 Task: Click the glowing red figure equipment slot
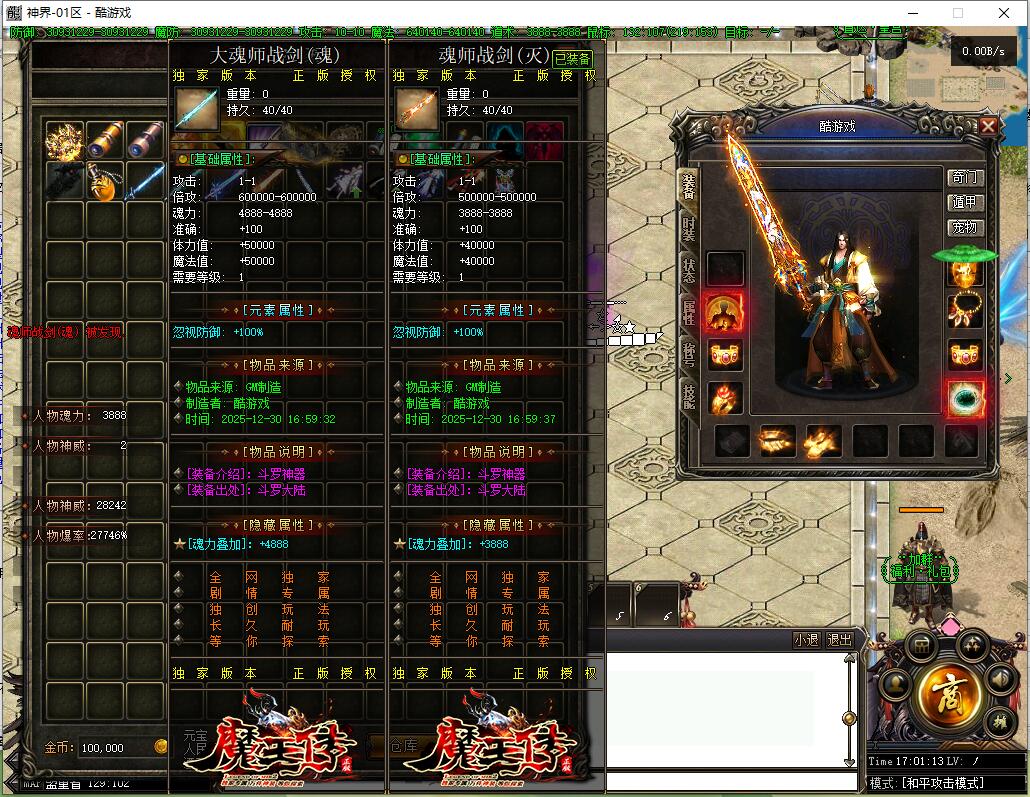pos(725,312)
